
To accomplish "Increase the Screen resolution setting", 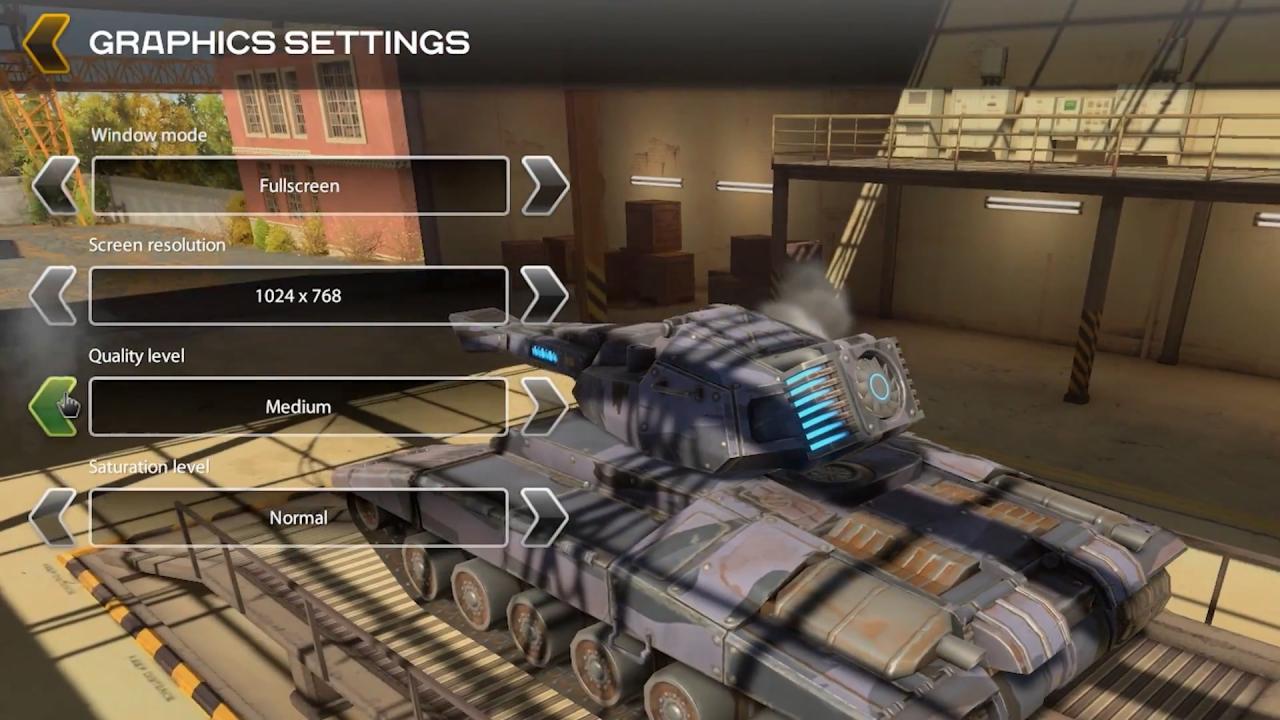I will 544,296.
